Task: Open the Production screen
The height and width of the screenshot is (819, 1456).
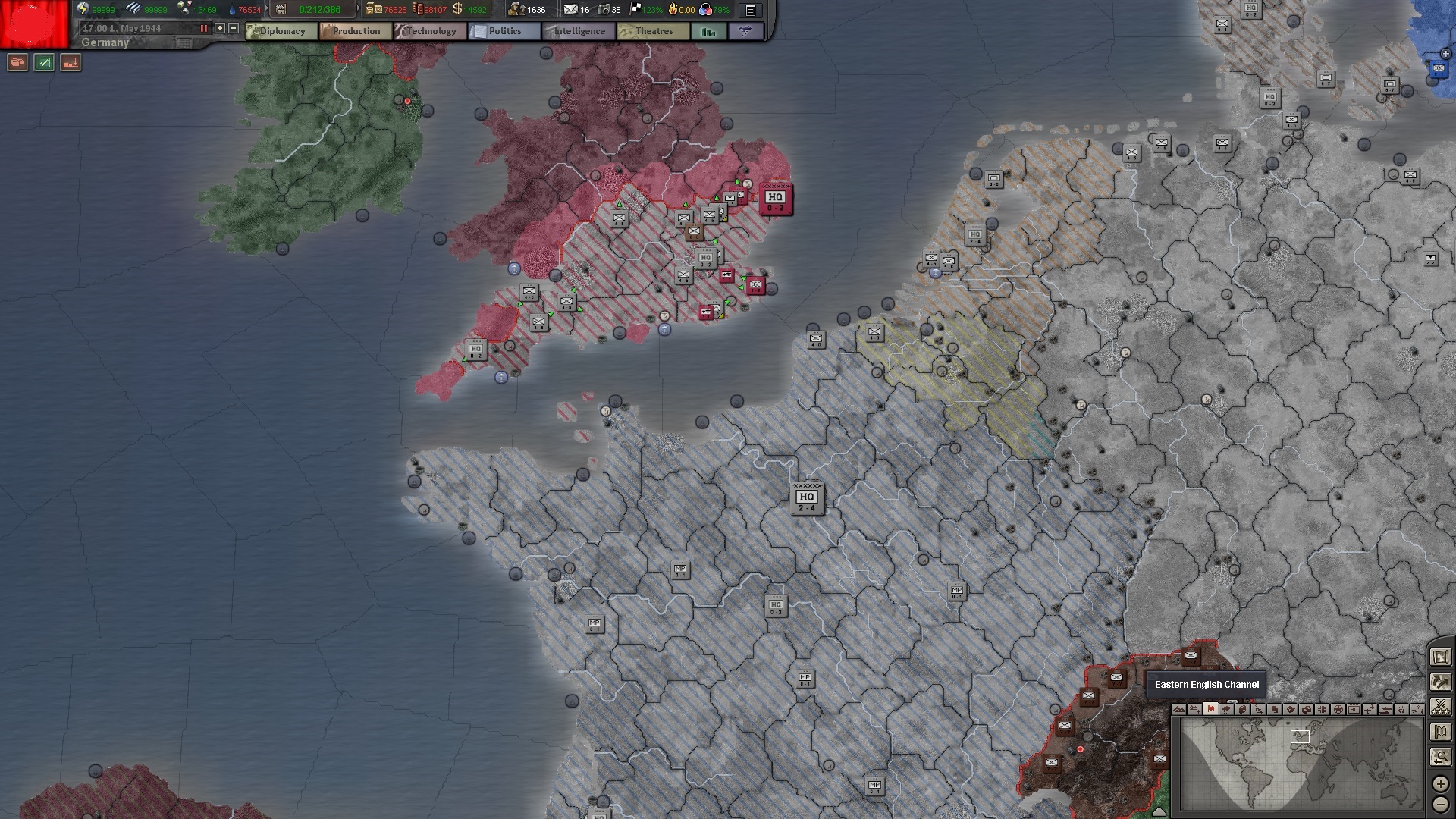Action: pyautogui.click(x=354, y=31)
